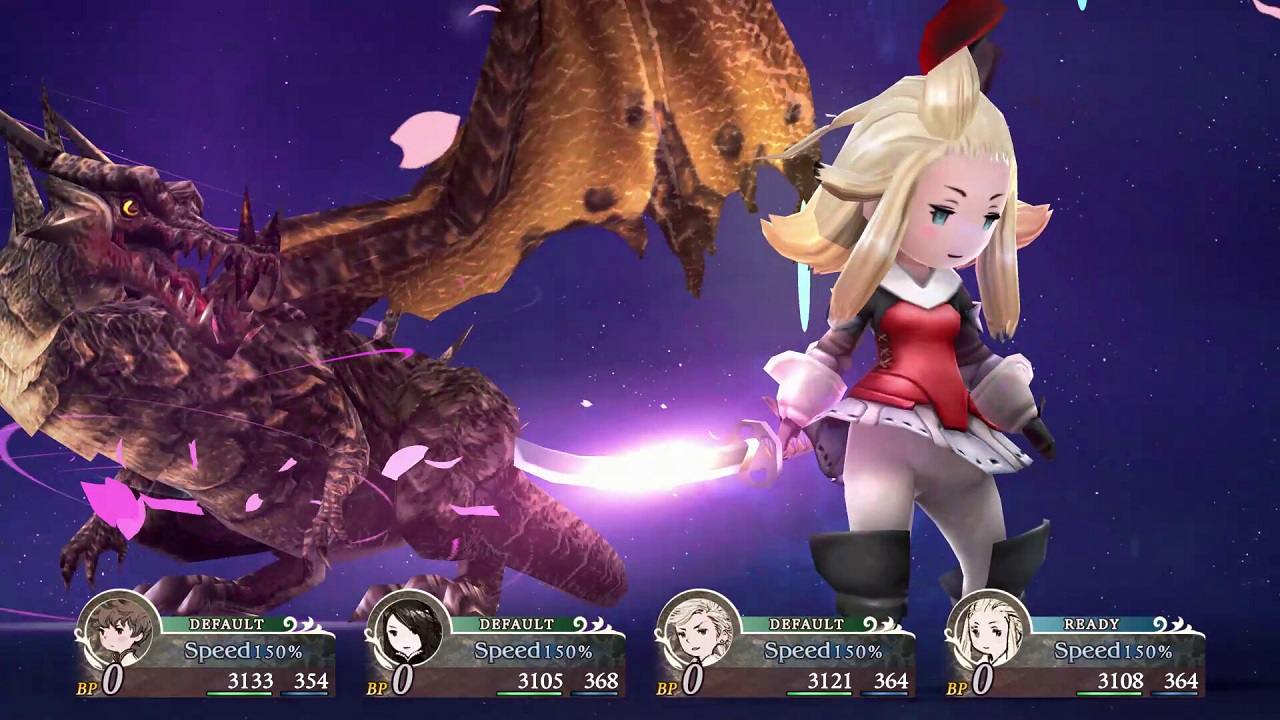Switch the READY character back to DEFAULT

point(1093,623)
